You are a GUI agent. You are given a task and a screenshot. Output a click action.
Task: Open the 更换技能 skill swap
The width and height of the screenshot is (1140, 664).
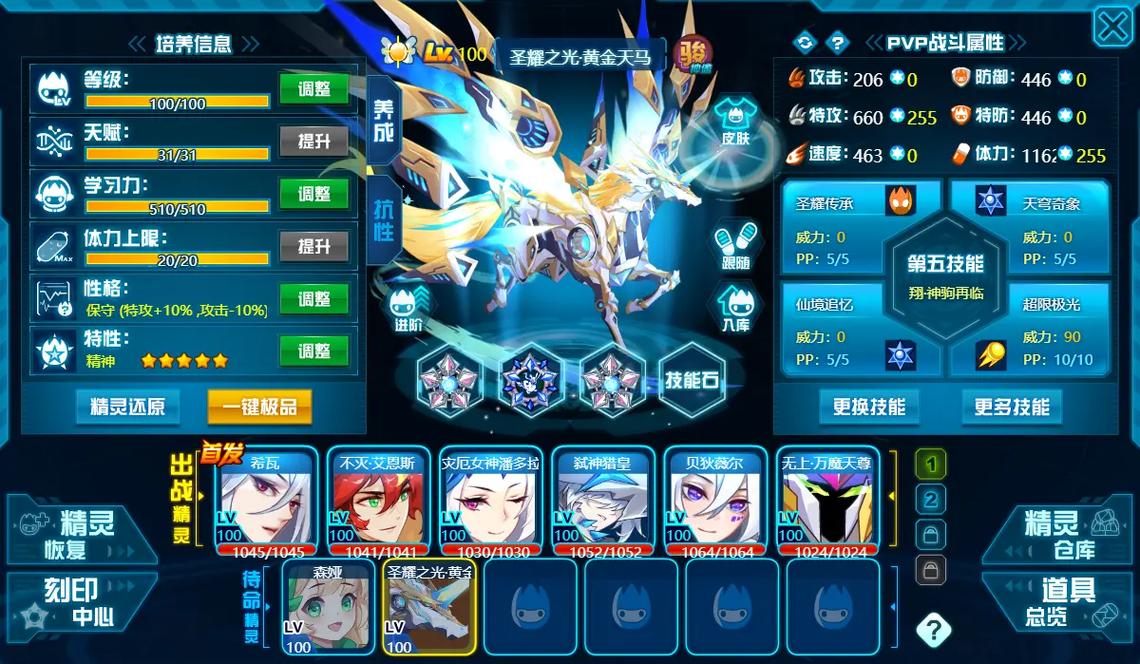(x=869, y=407)
